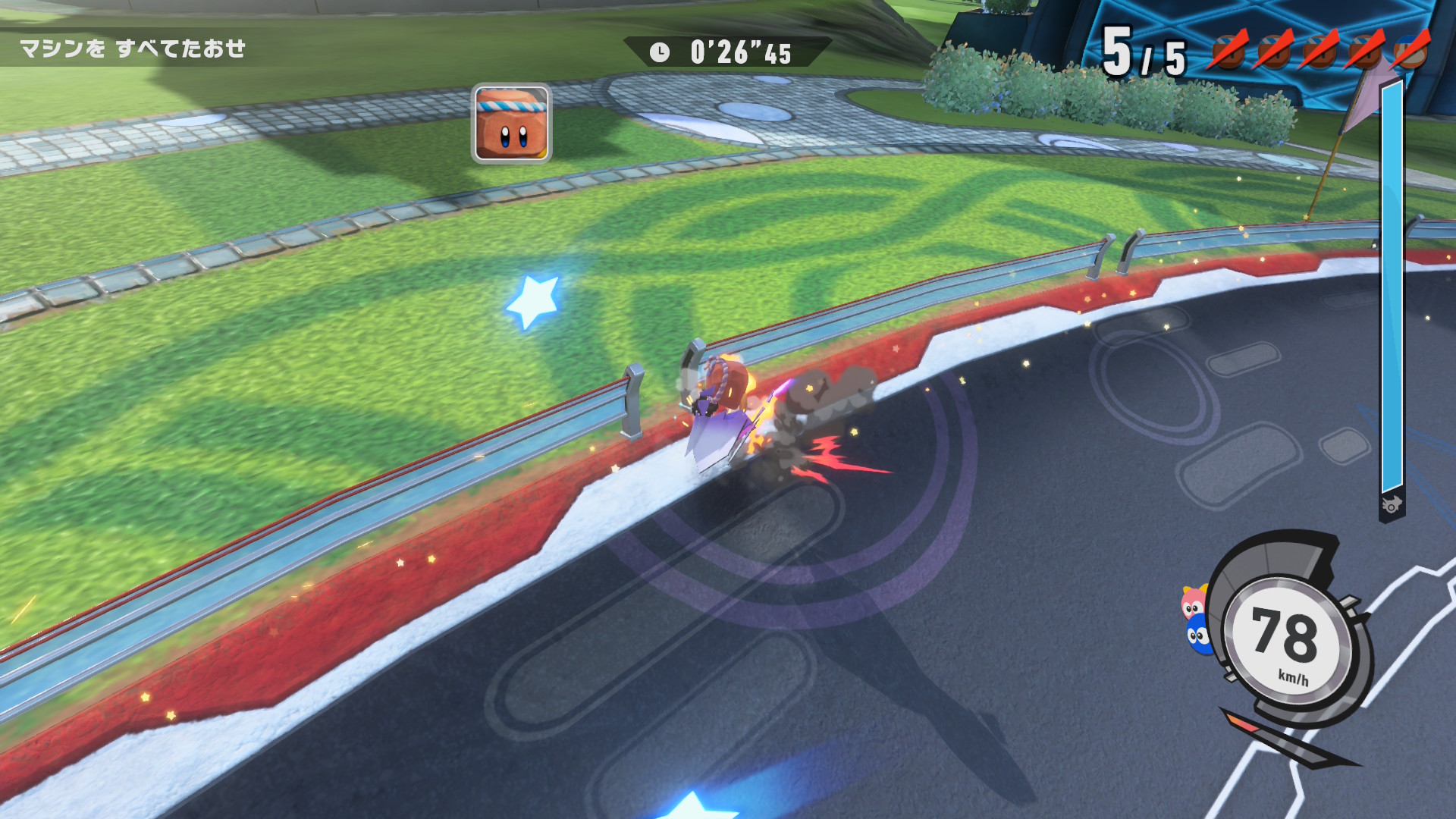Click the blue rider face icon
This screenshot has width=1456, height=819.
[1197, 635]
